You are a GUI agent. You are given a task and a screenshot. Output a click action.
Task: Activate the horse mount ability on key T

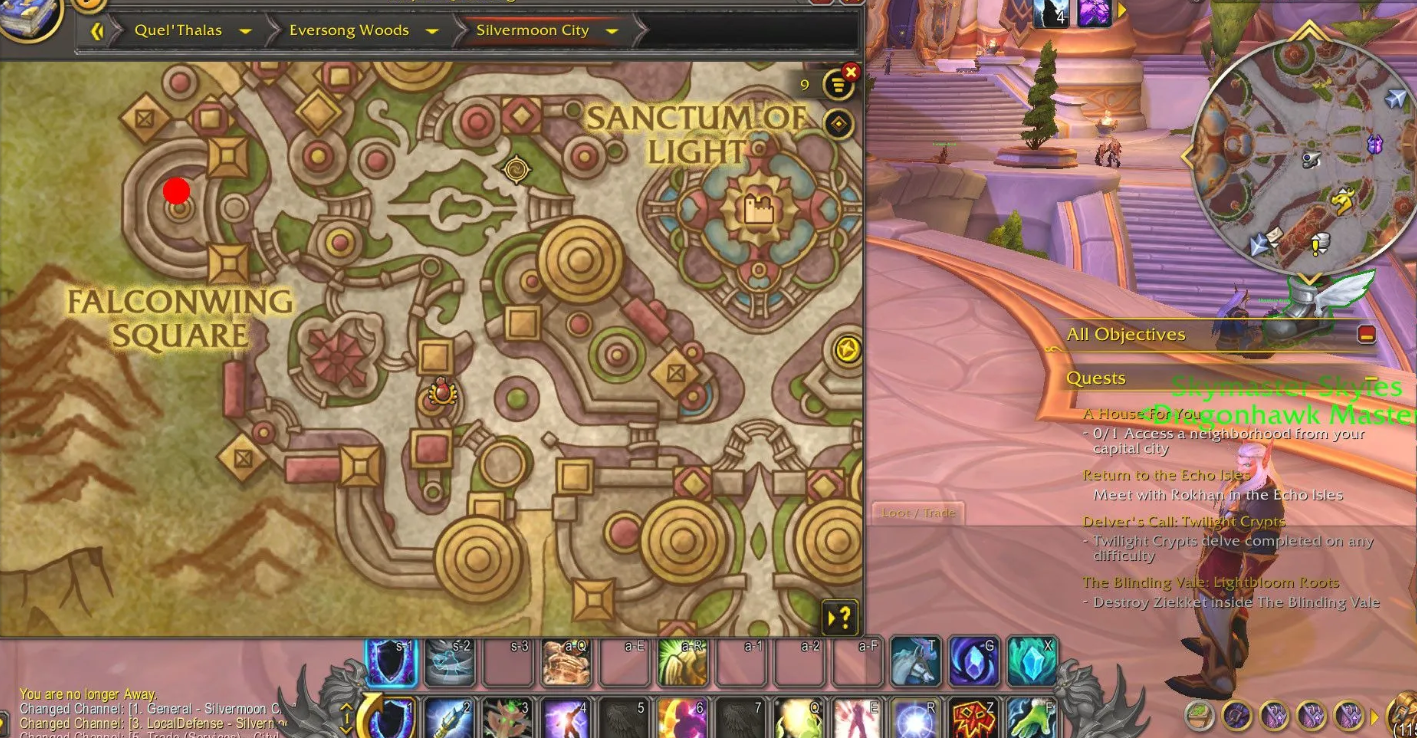coord(915,662)
